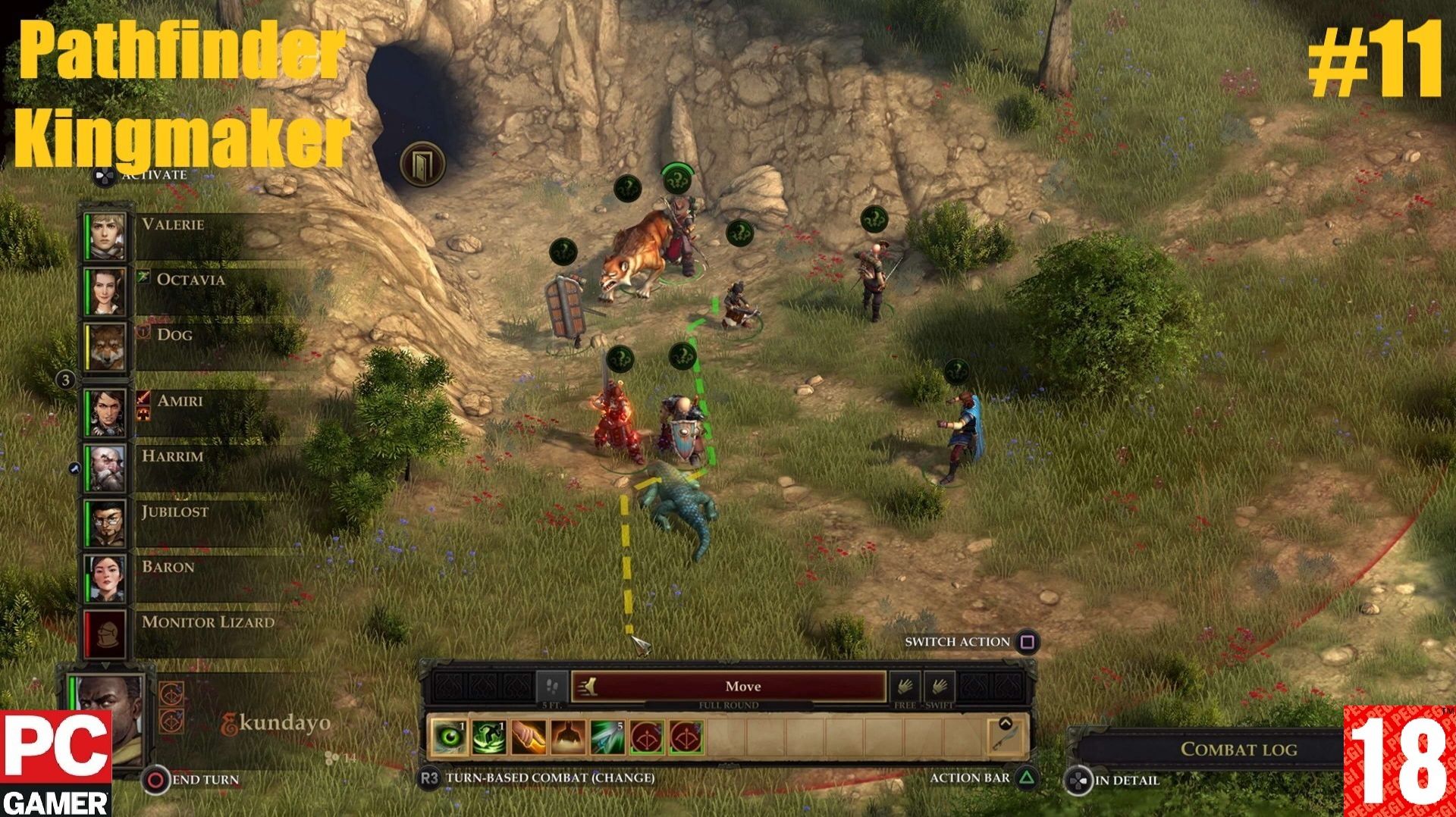The width and height of the screenshot is (1456, 817).
Task: Select Amiri's portrait in the turn order
Action: (x=105, y=412)
